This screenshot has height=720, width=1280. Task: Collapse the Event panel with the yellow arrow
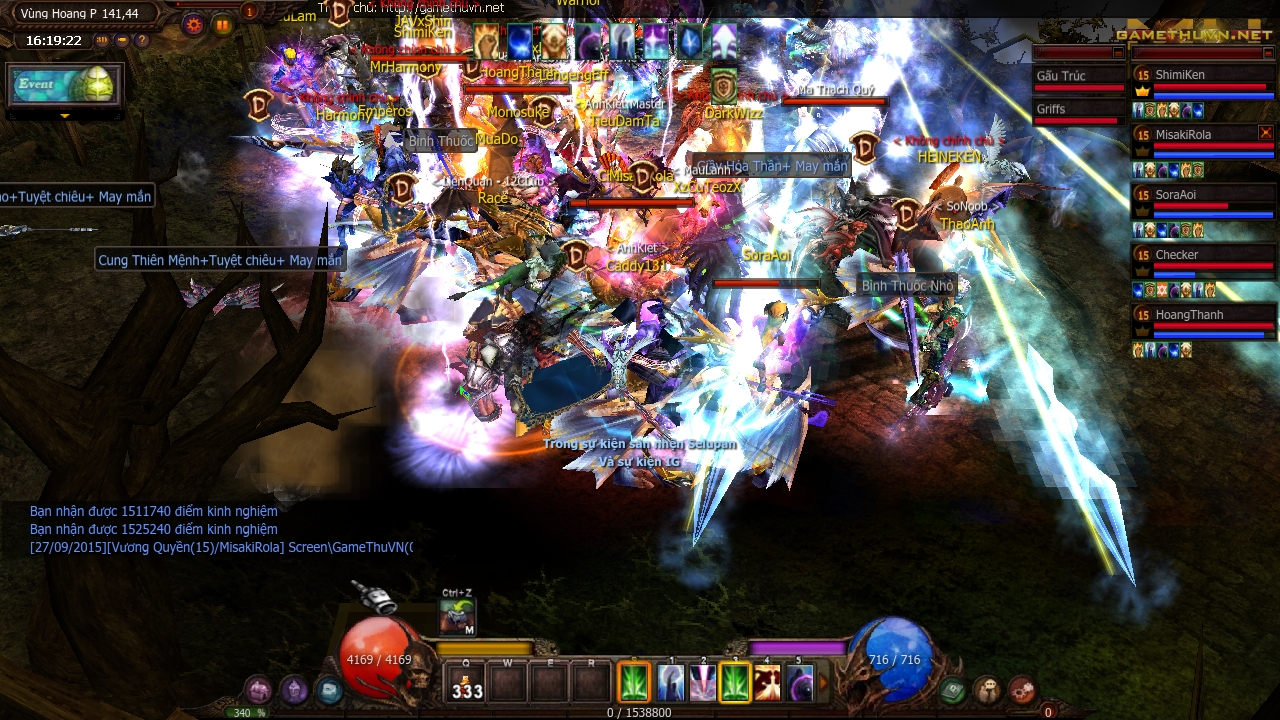click(65, 115)
